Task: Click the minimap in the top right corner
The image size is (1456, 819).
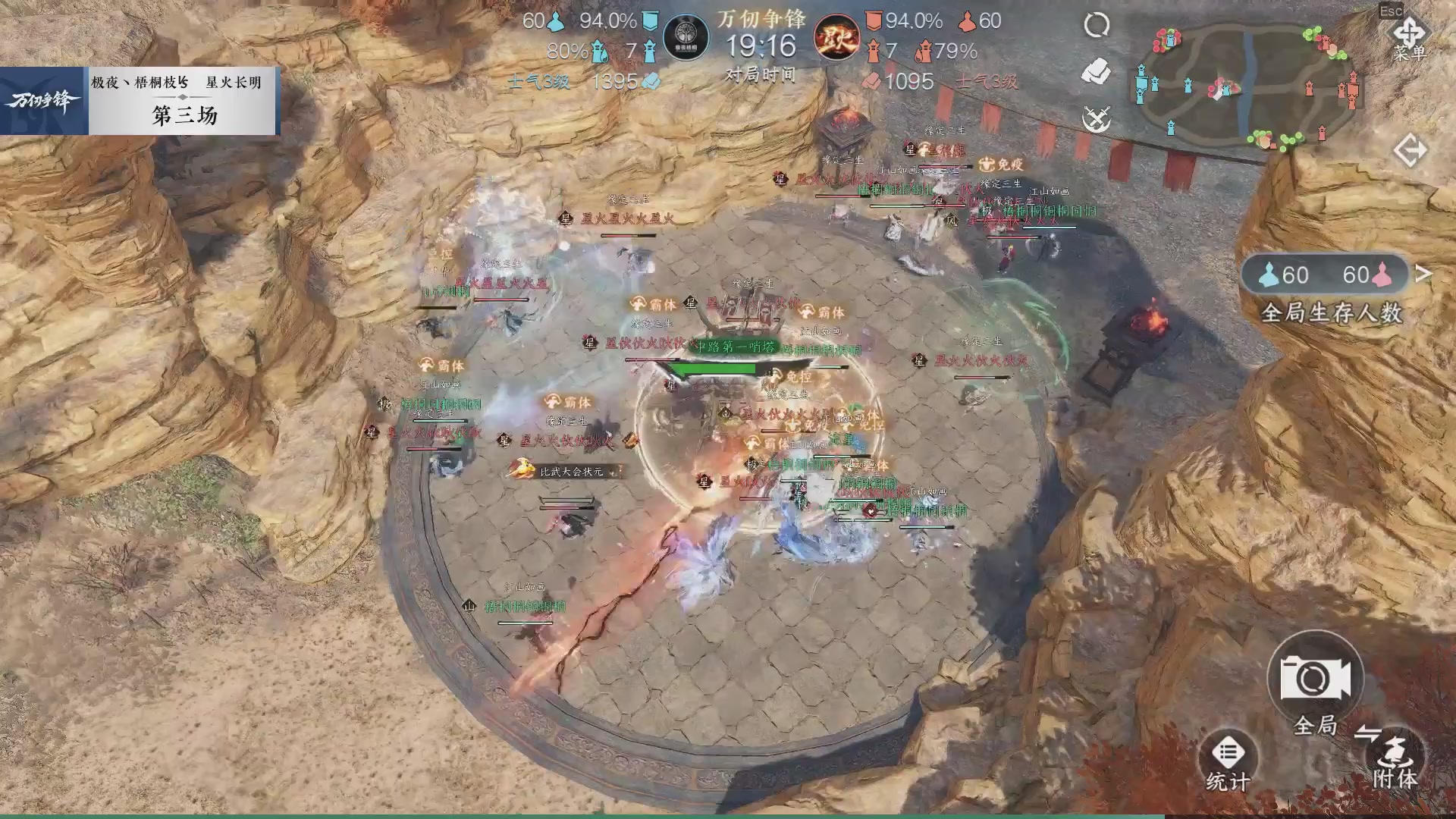Action: (x=1289, y=83)
